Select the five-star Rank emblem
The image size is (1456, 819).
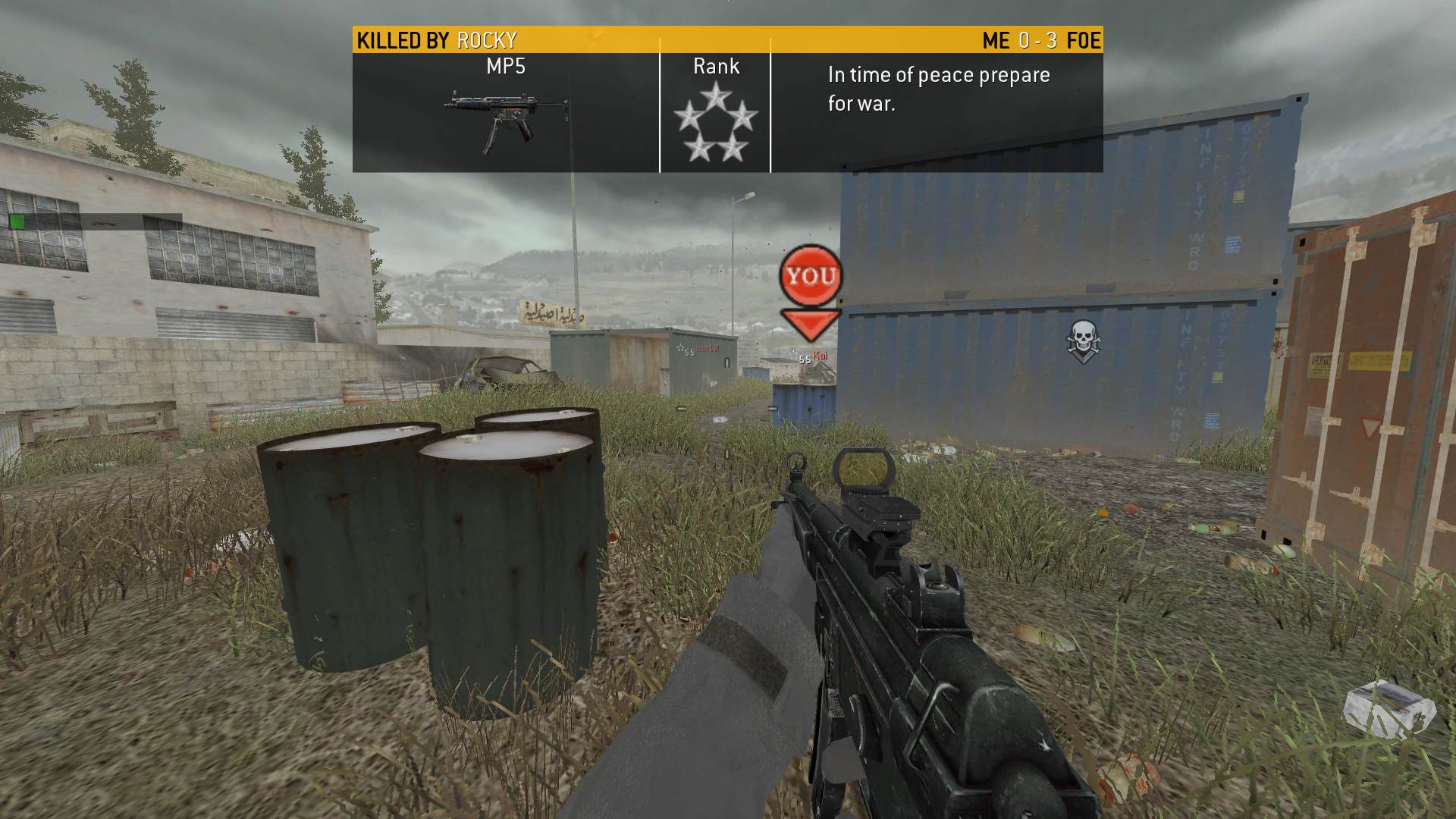pyautogui.click(x=715, y=123)
